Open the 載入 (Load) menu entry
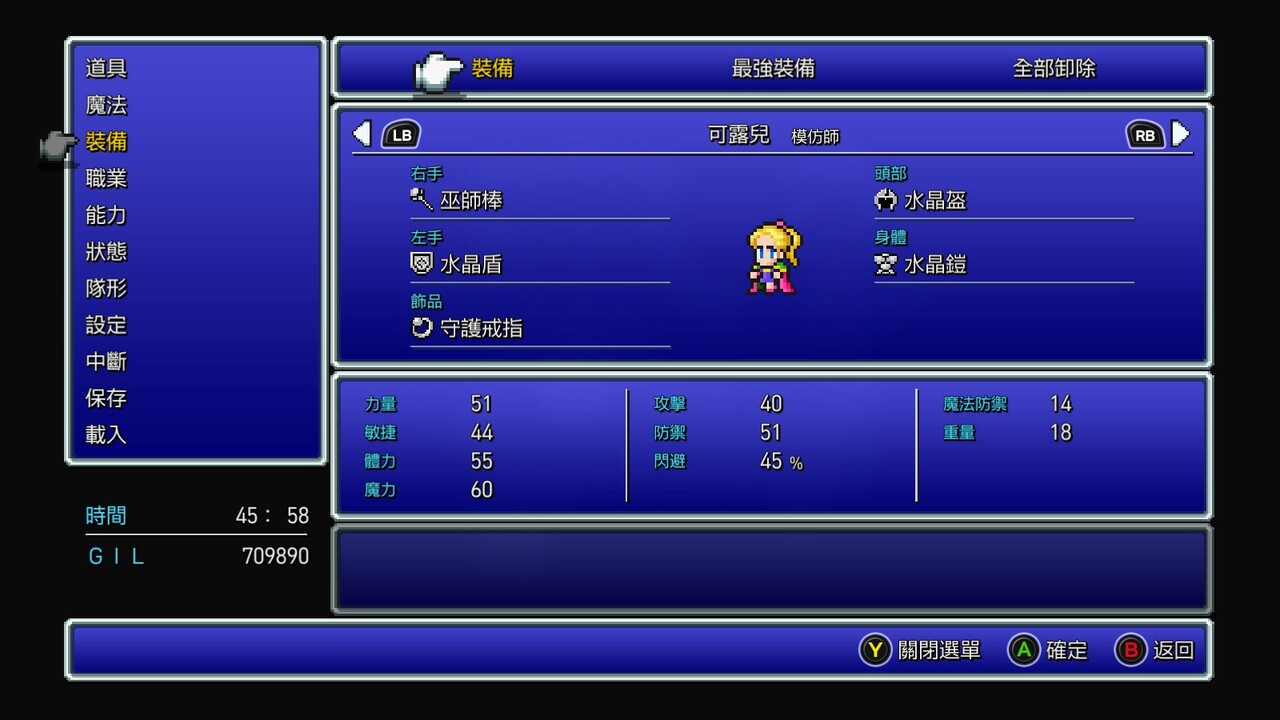This screenshot has height=720, width=1280. [106, 435]
